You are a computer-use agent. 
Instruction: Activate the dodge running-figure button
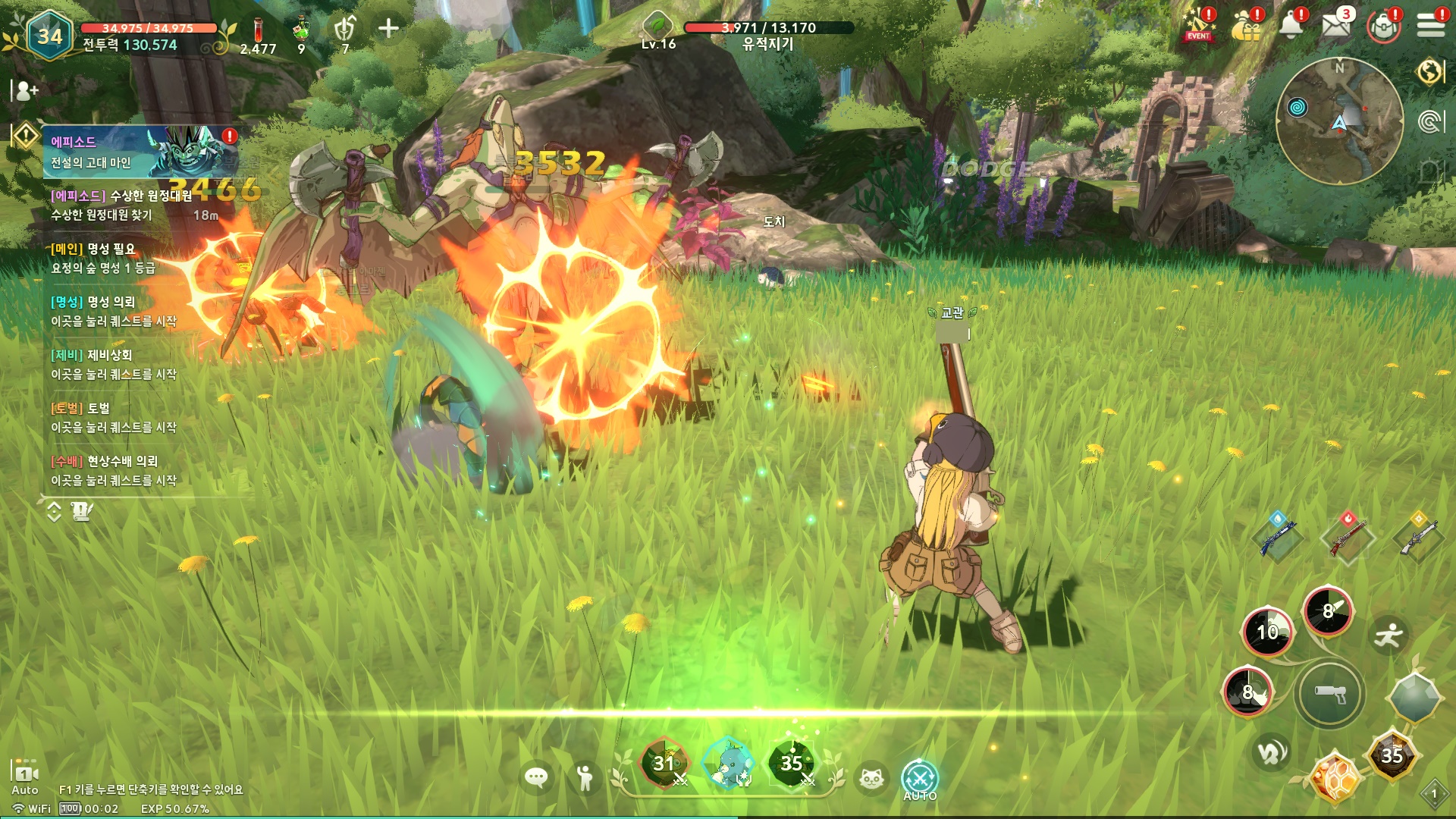point(1389,635)
